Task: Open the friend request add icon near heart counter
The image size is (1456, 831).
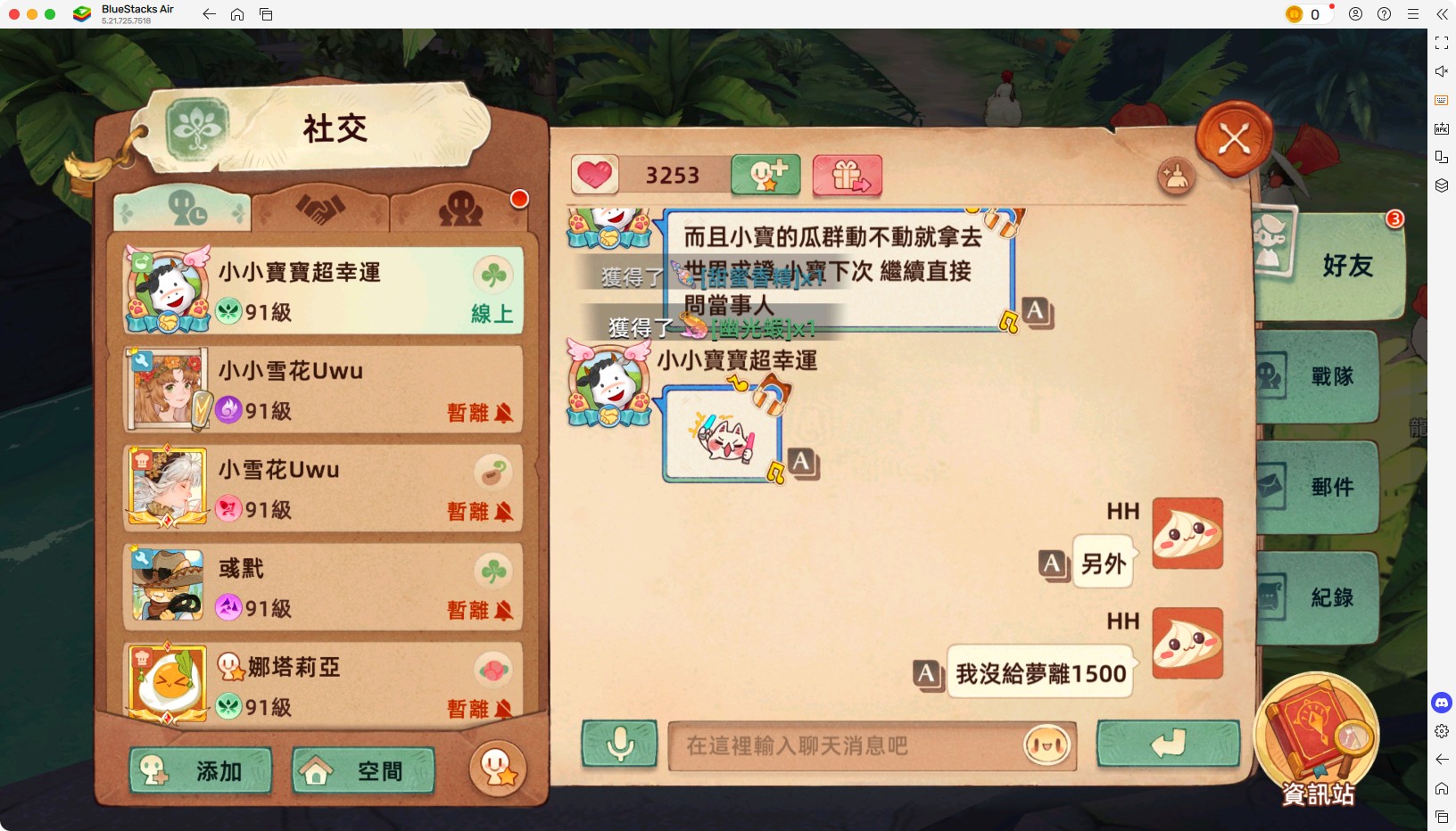Action: [x=765, y=175]
